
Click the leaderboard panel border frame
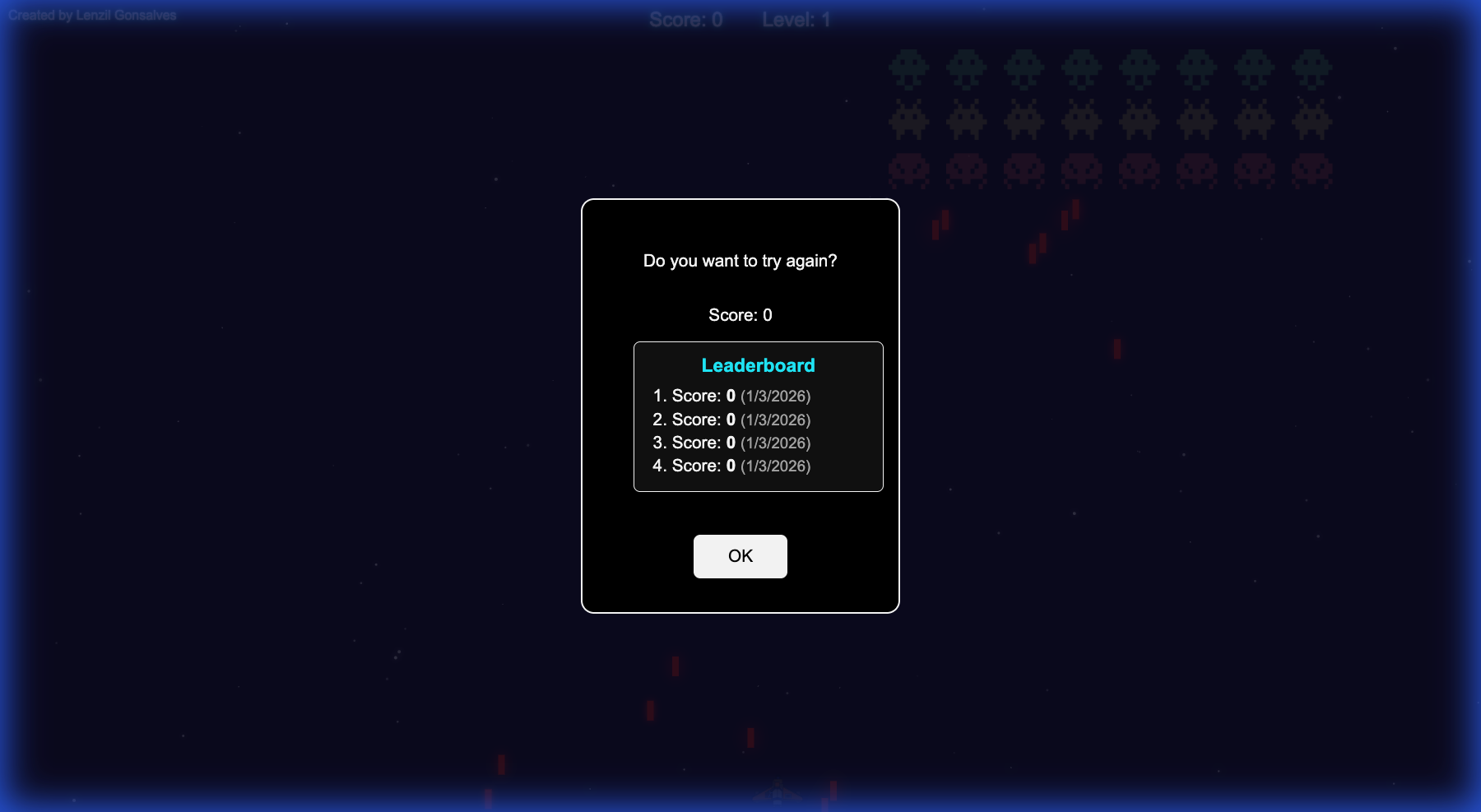point(758,345)
